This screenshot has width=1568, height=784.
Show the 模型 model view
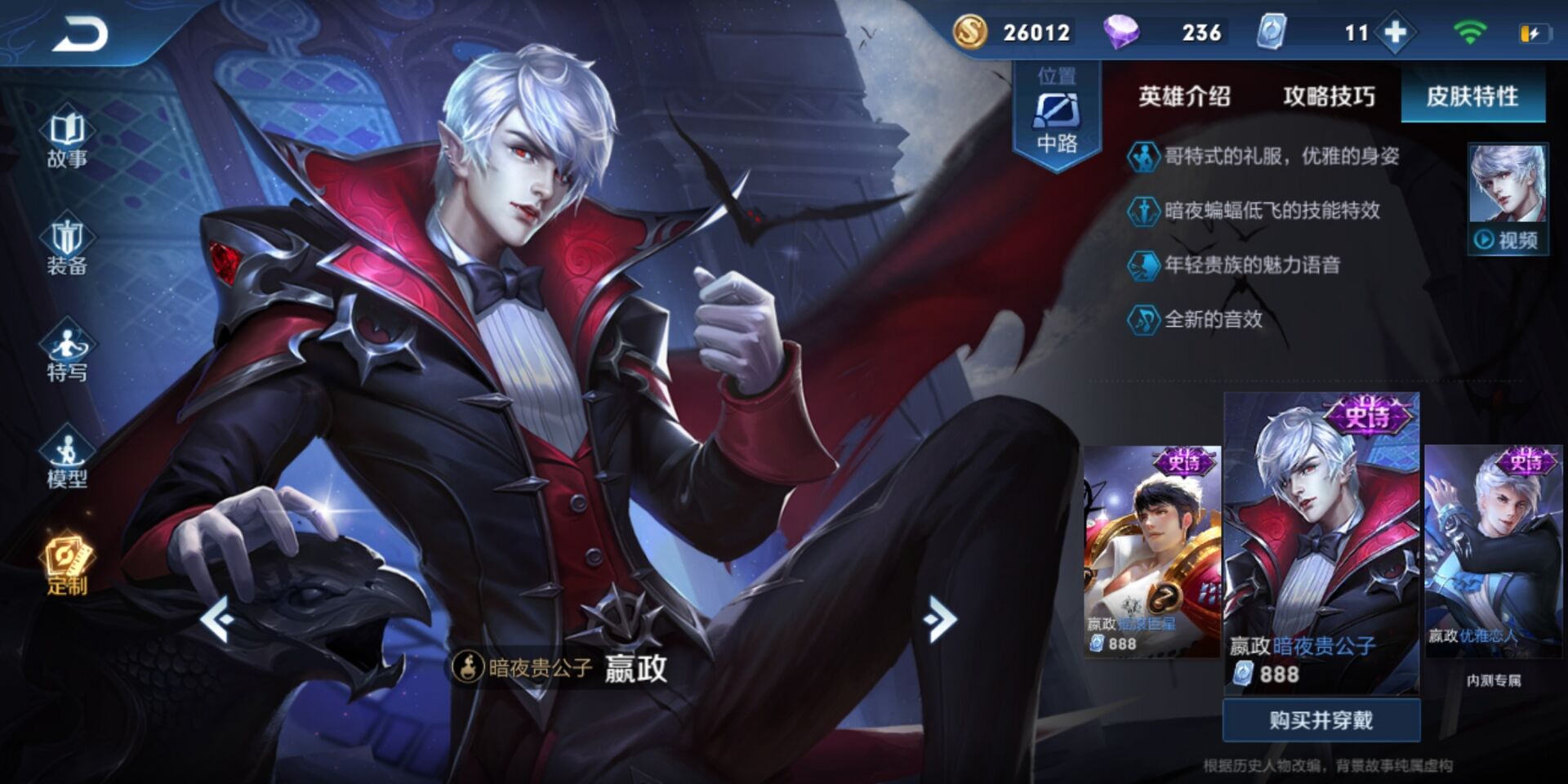pos(67,461)
